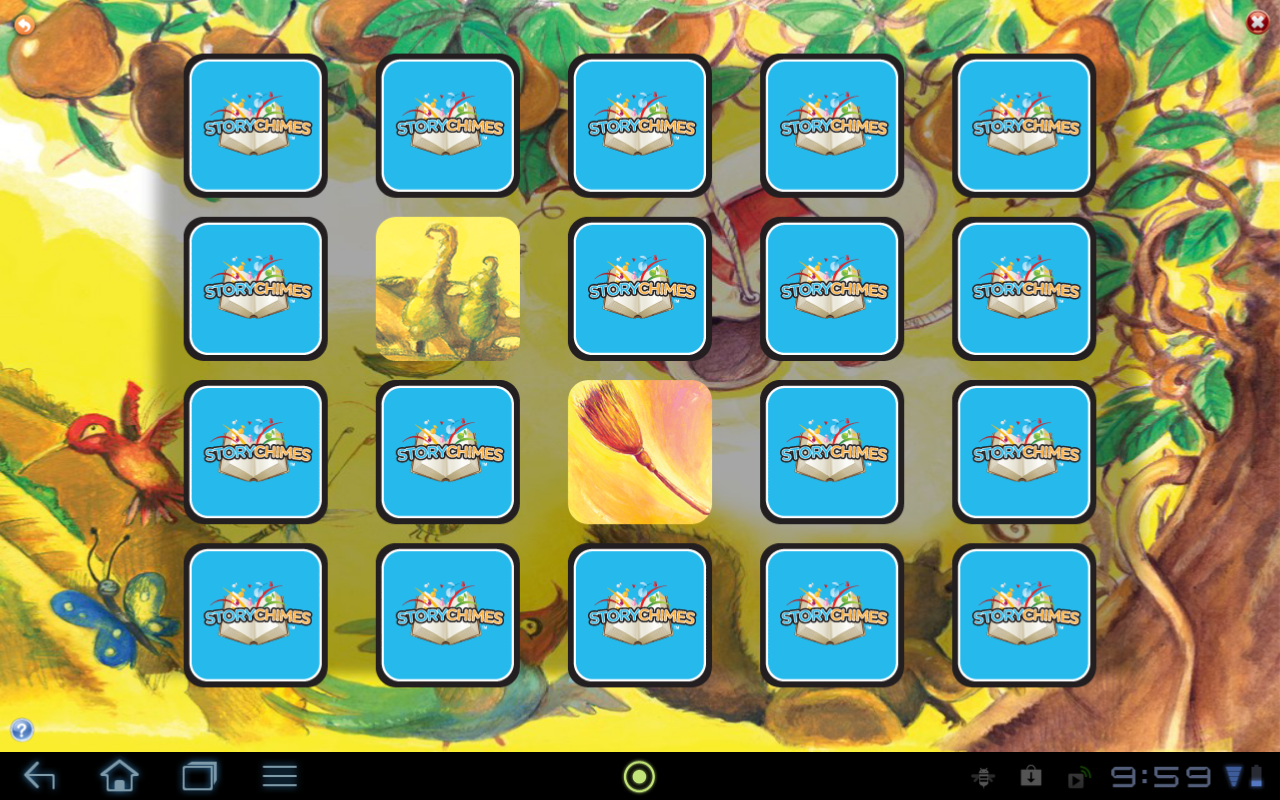Open recent apps from the navigation bar
The height and width of the screenshot is (800, 1280).
pos(200,775)
